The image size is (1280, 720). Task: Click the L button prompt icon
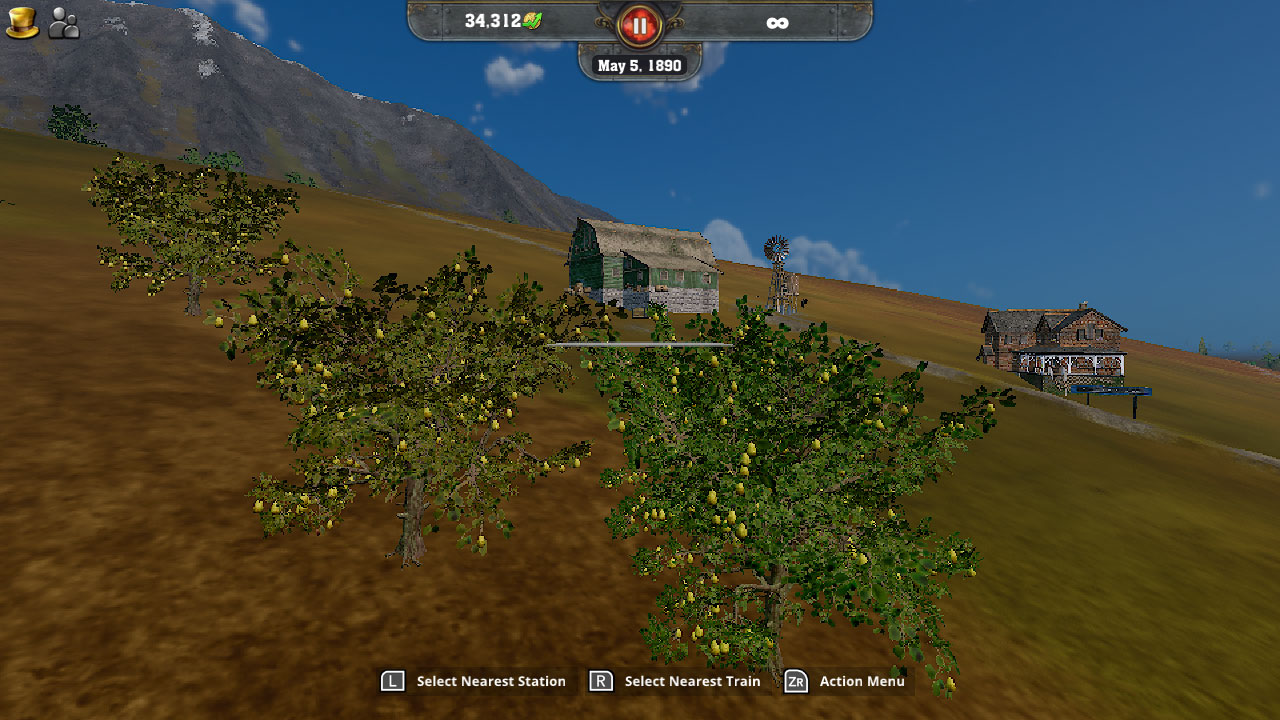click(x=395, y=681)
